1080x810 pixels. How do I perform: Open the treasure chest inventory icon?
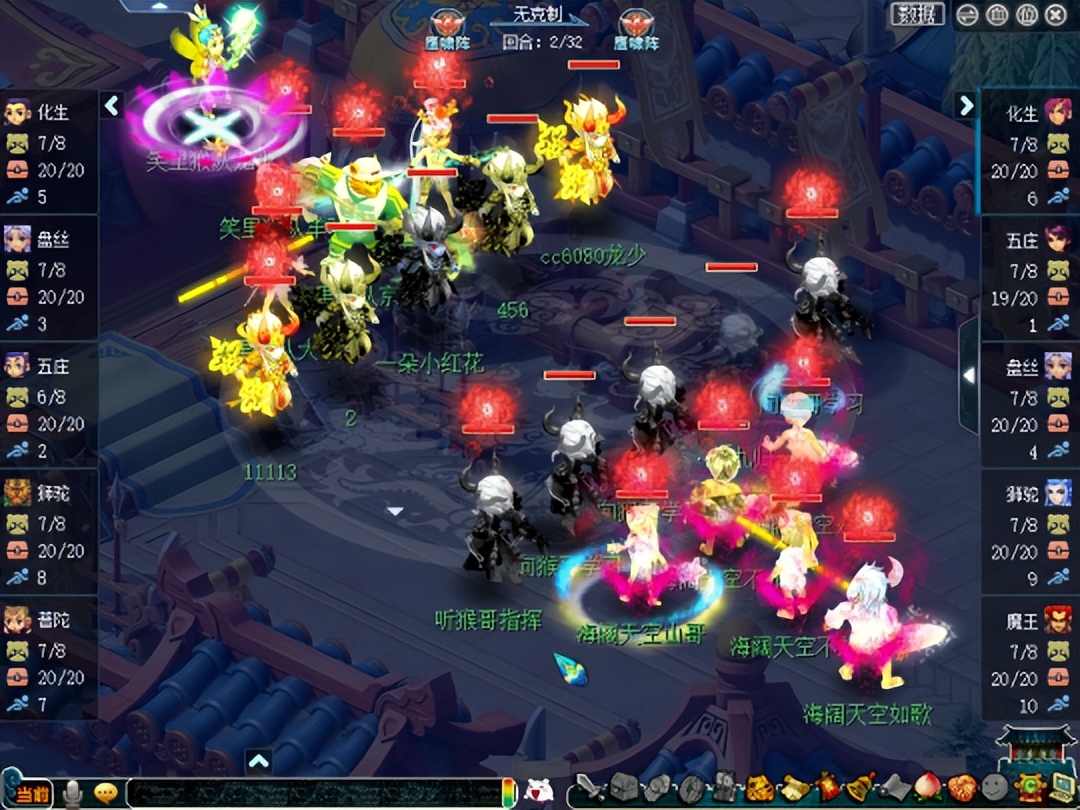pyautogui.click(x=624, y=789)
